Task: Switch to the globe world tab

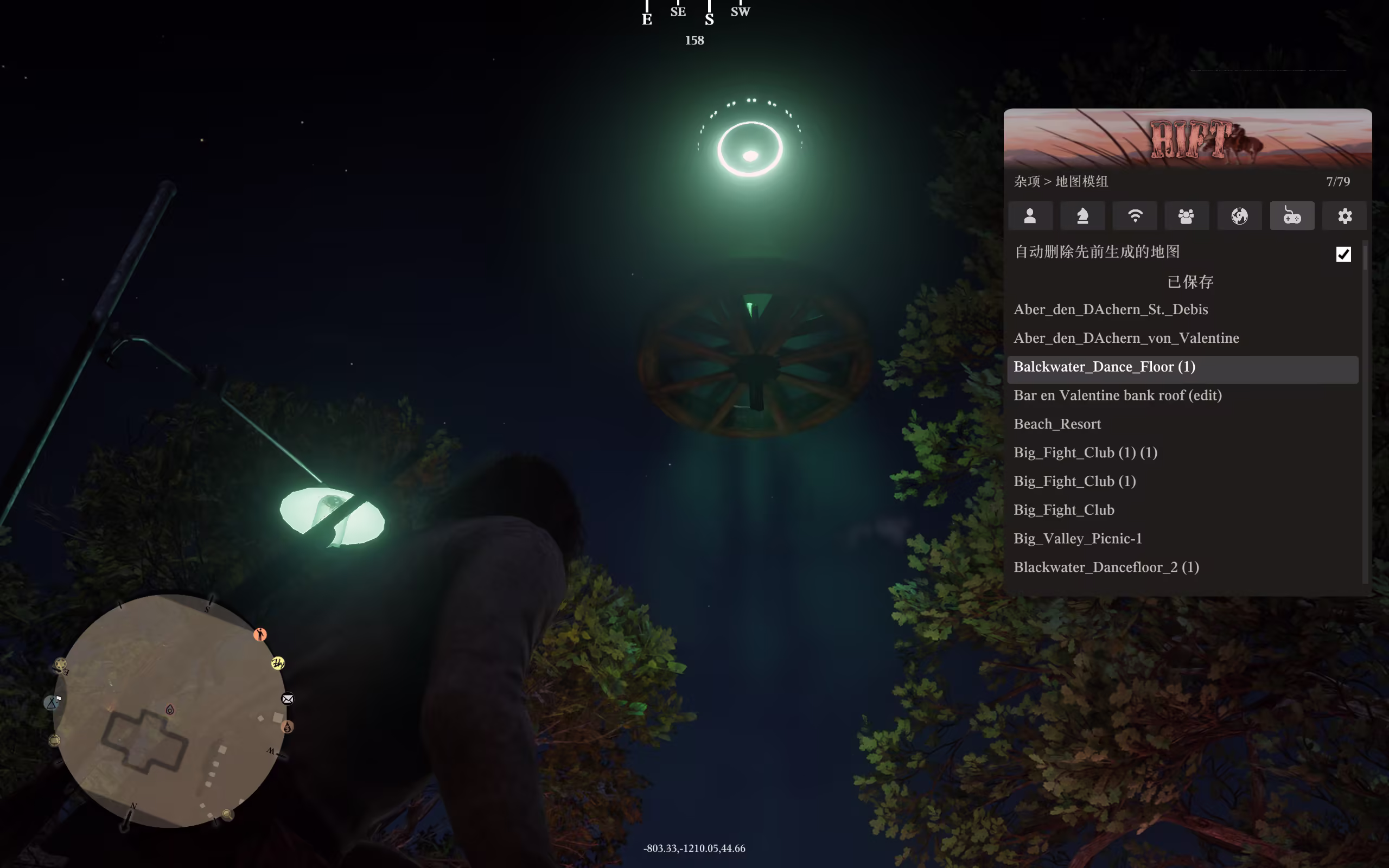Action: pos(1239,216)
